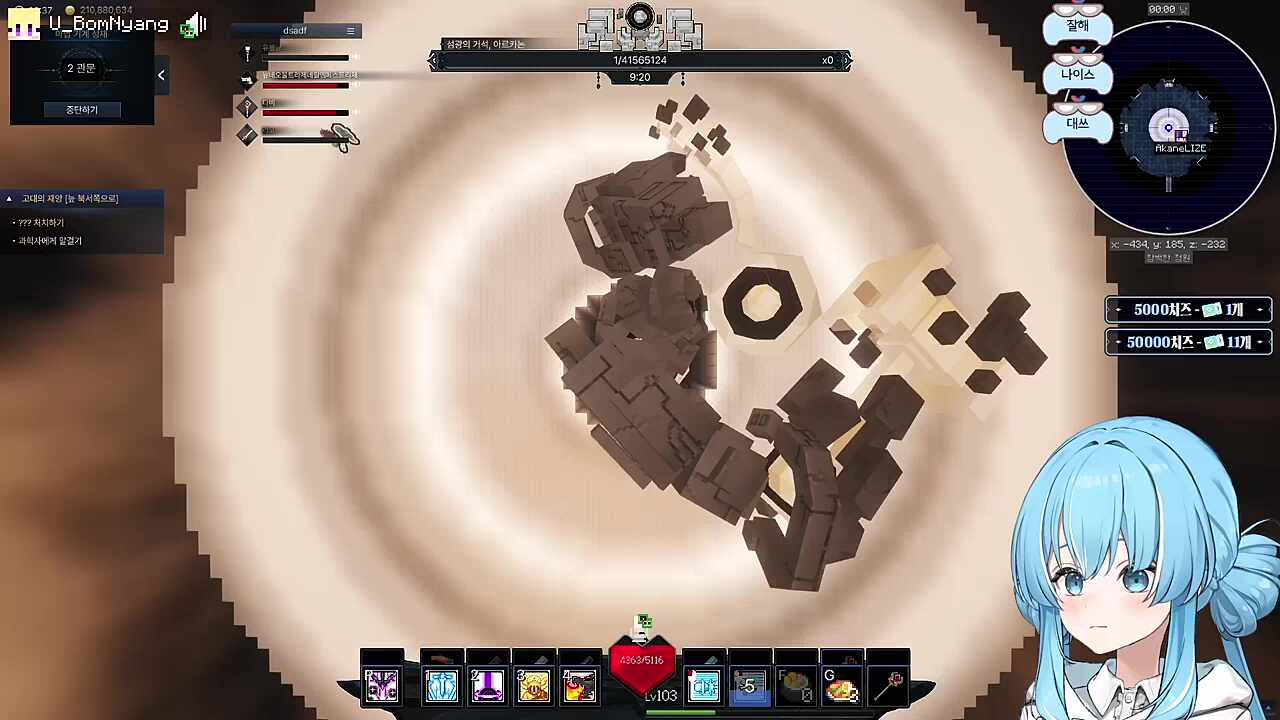Click the 중단하기 stop button
Image resolution: width=1280 pixels, height=720 pixels.
81,109
